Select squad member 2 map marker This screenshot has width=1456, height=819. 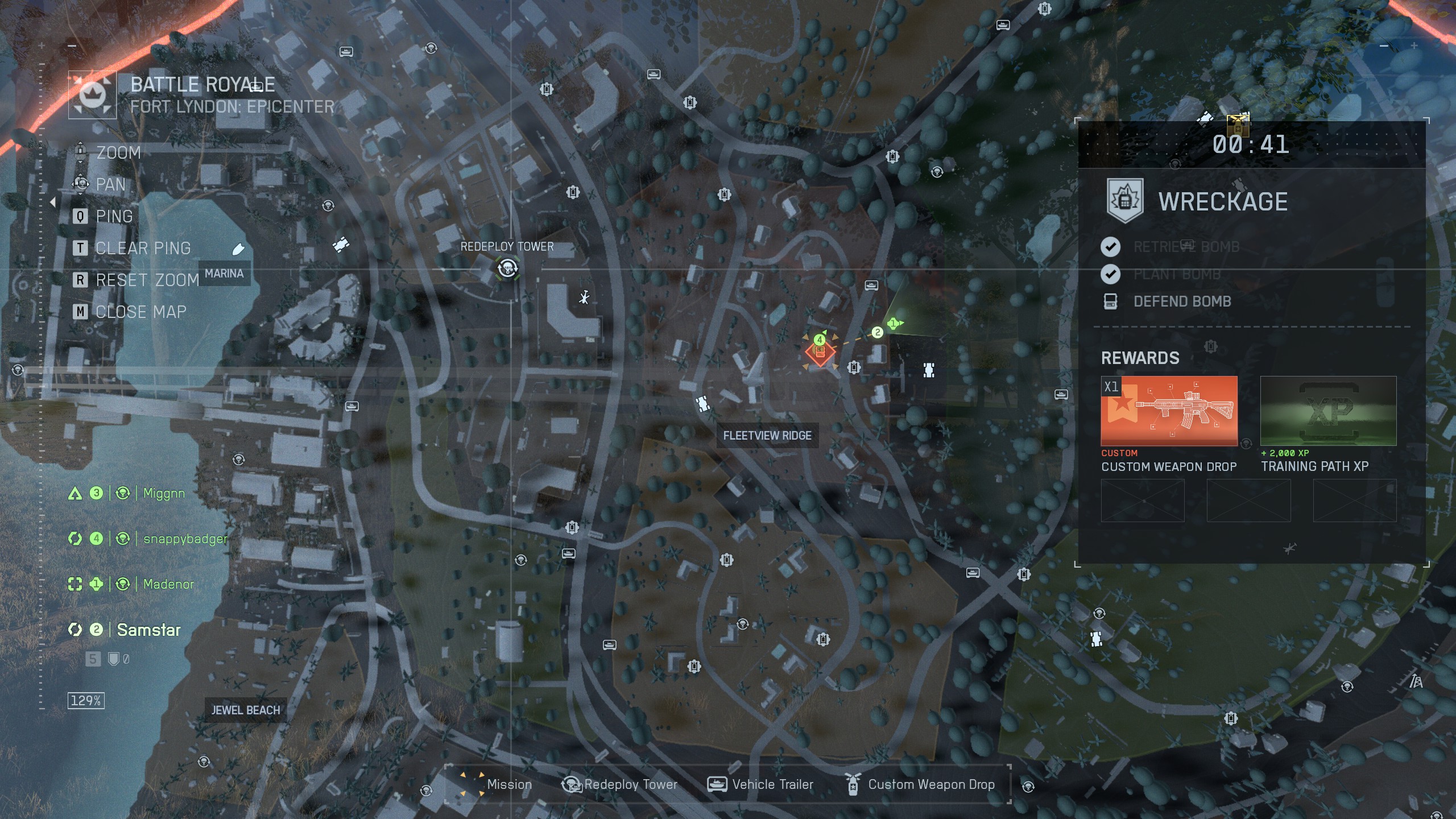coord(877,332)
